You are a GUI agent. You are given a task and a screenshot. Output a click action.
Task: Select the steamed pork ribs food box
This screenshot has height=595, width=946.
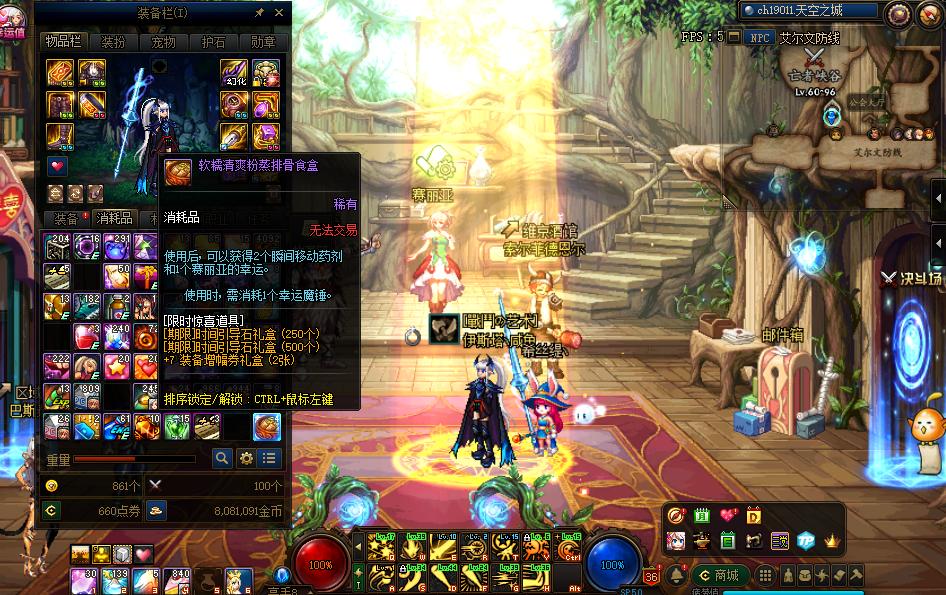(267, 427)
